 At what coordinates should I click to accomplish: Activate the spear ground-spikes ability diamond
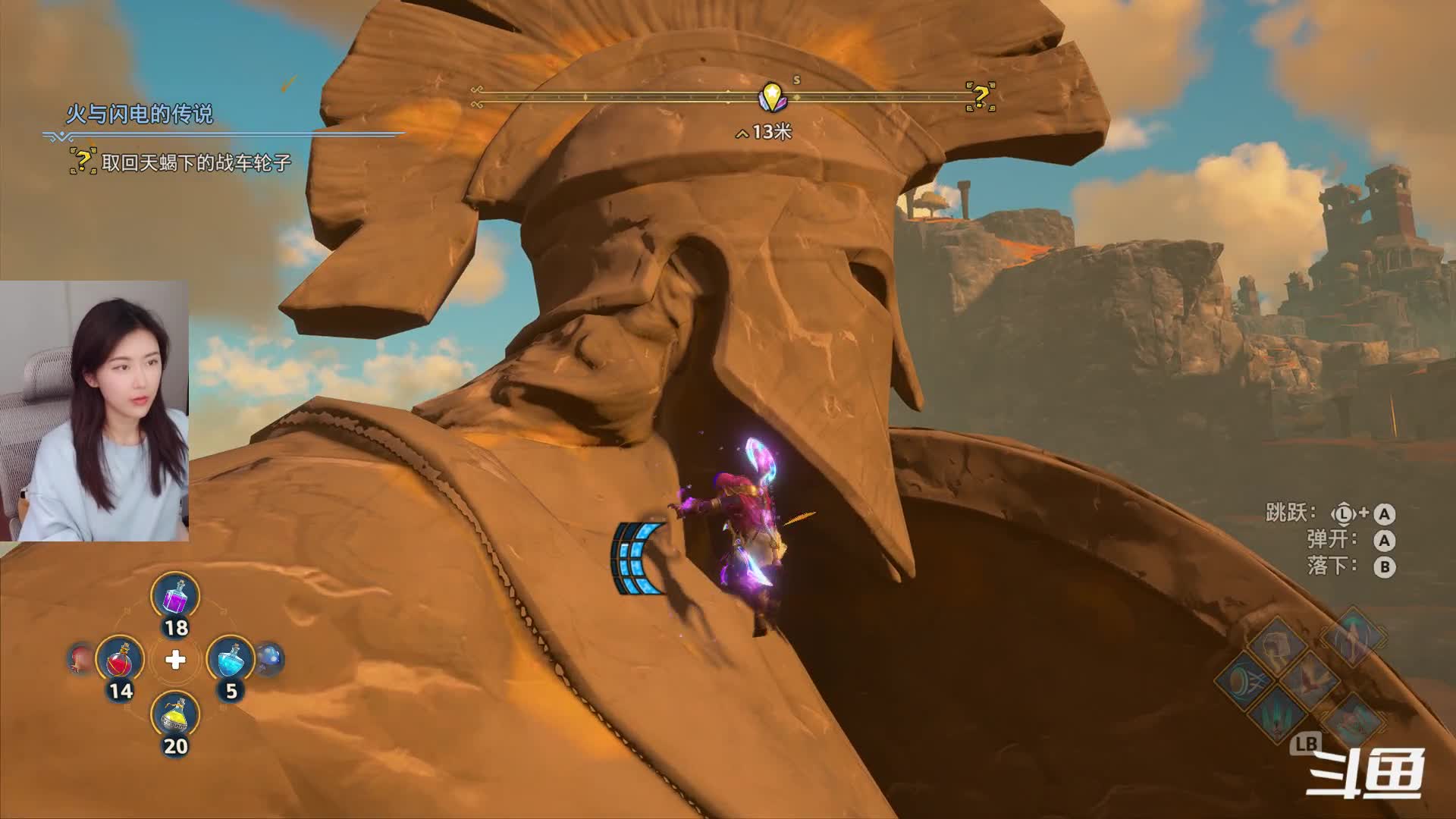click(1277, 714)
